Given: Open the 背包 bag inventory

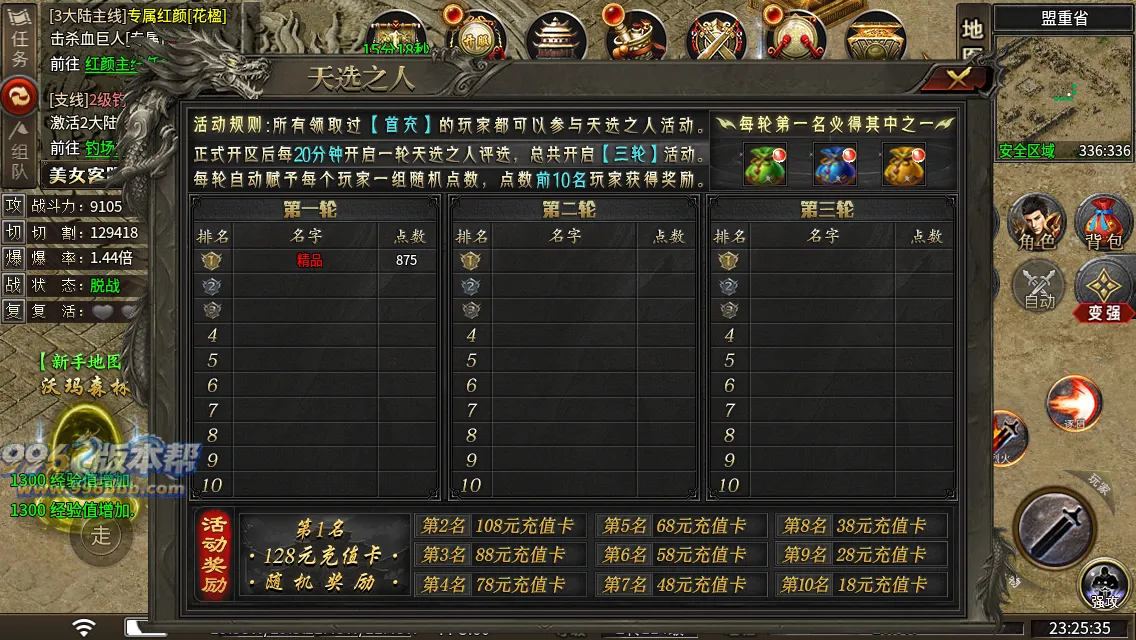Looking at the screenshot, I should coord(1103,221).
